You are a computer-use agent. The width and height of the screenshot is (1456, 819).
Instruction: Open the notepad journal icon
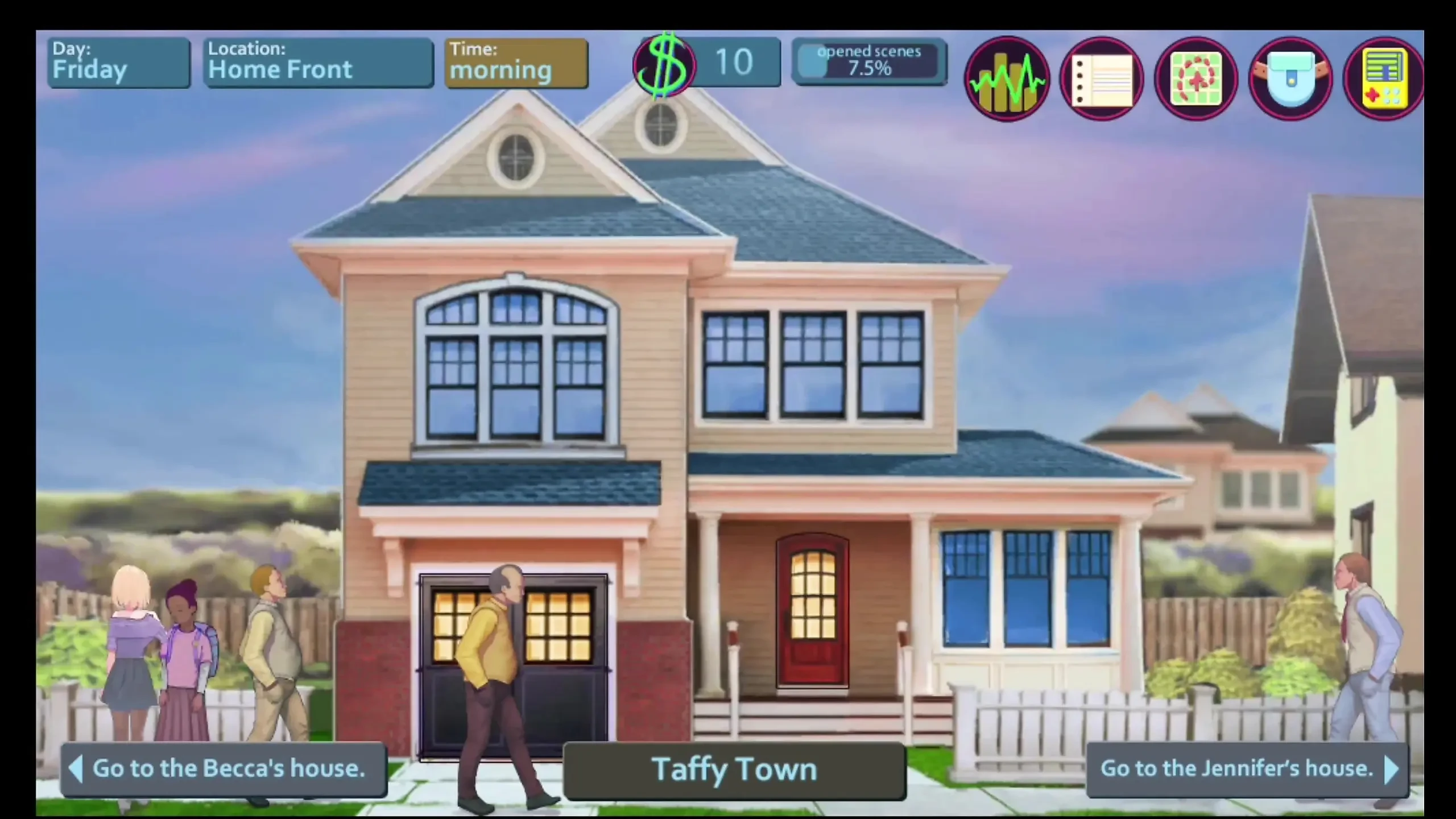tap(1102, 79)
